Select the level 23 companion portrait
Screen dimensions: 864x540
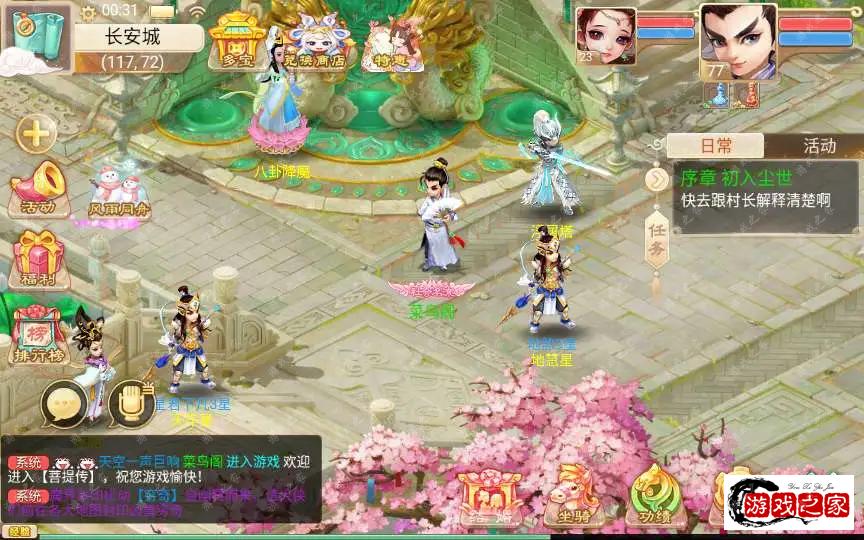tap(603, 36)
